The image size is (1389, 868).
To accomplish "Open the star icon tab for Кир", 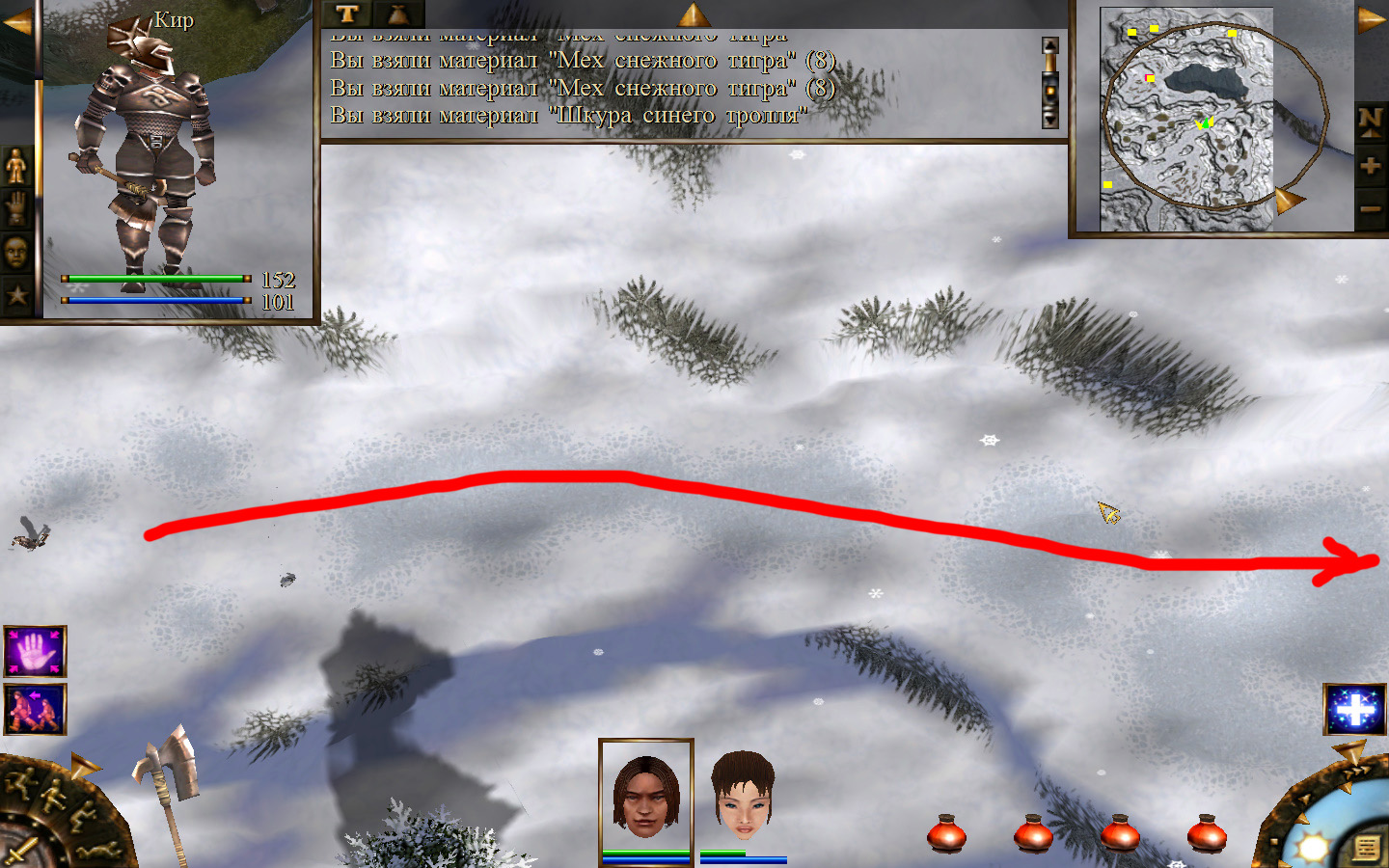I will pyautogui.click(x=16, y=295).
